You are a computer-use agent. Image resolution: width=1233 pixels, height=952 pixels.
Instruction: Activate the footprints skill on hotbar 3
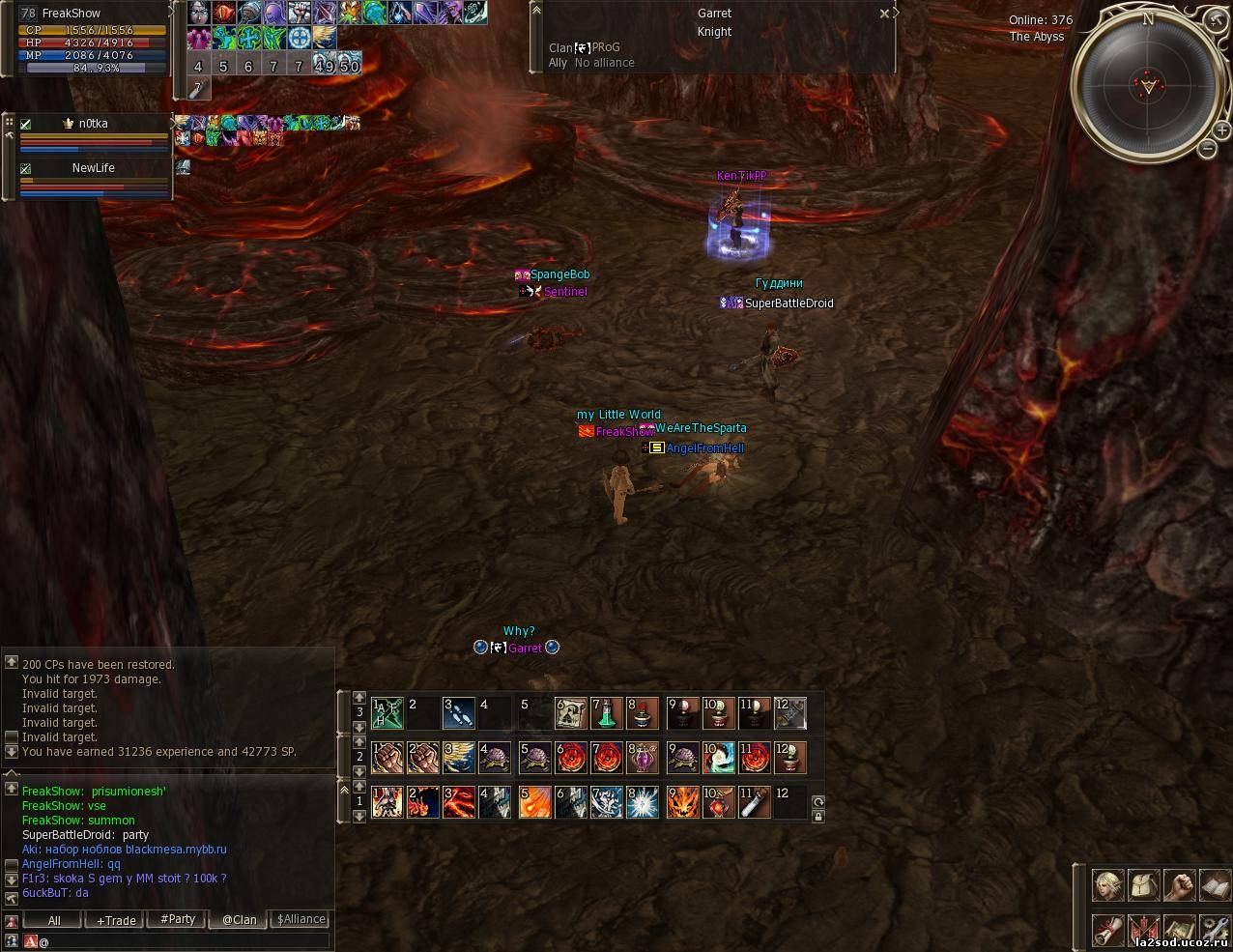pyautogui.click(x=459, y=713)
